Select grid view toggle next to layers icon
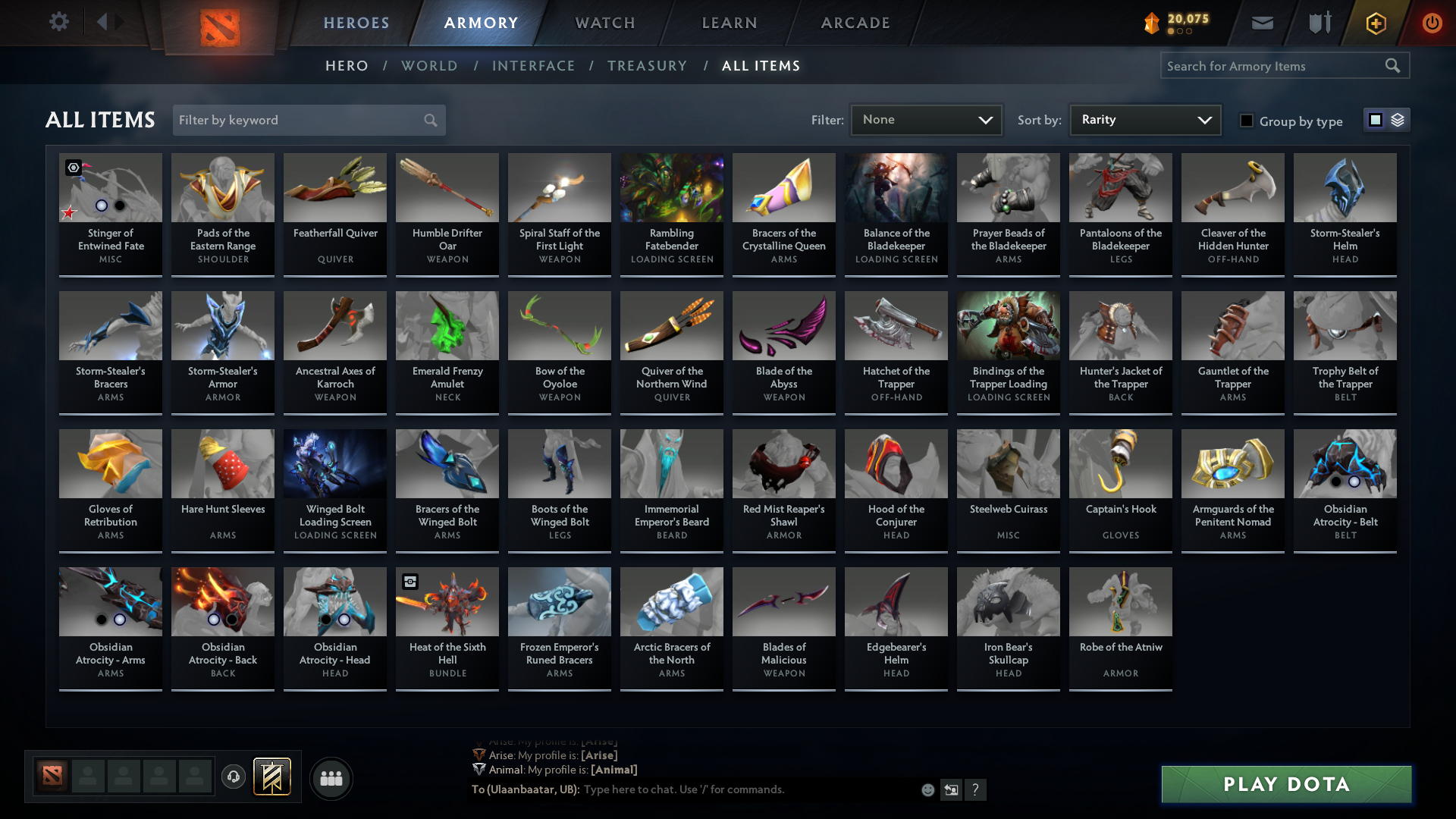Screen dimensions: 1456x819 (1375, 119)
